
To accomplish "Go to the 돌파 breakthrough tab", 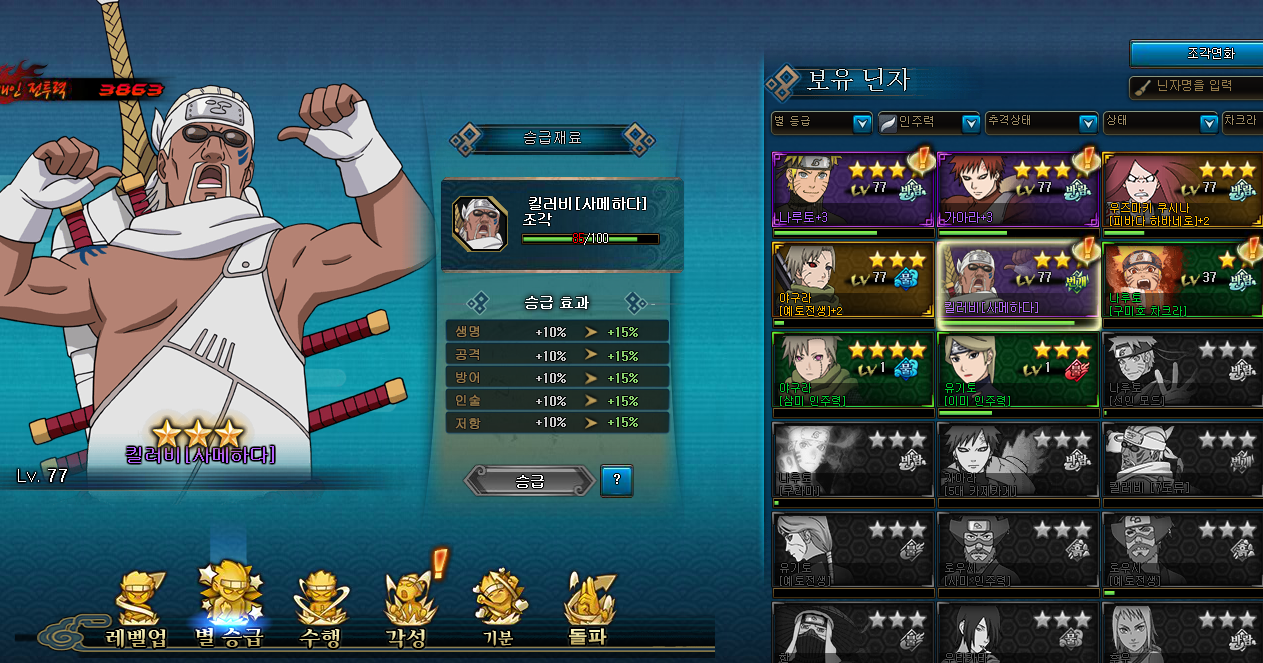I will pos(588,610).
